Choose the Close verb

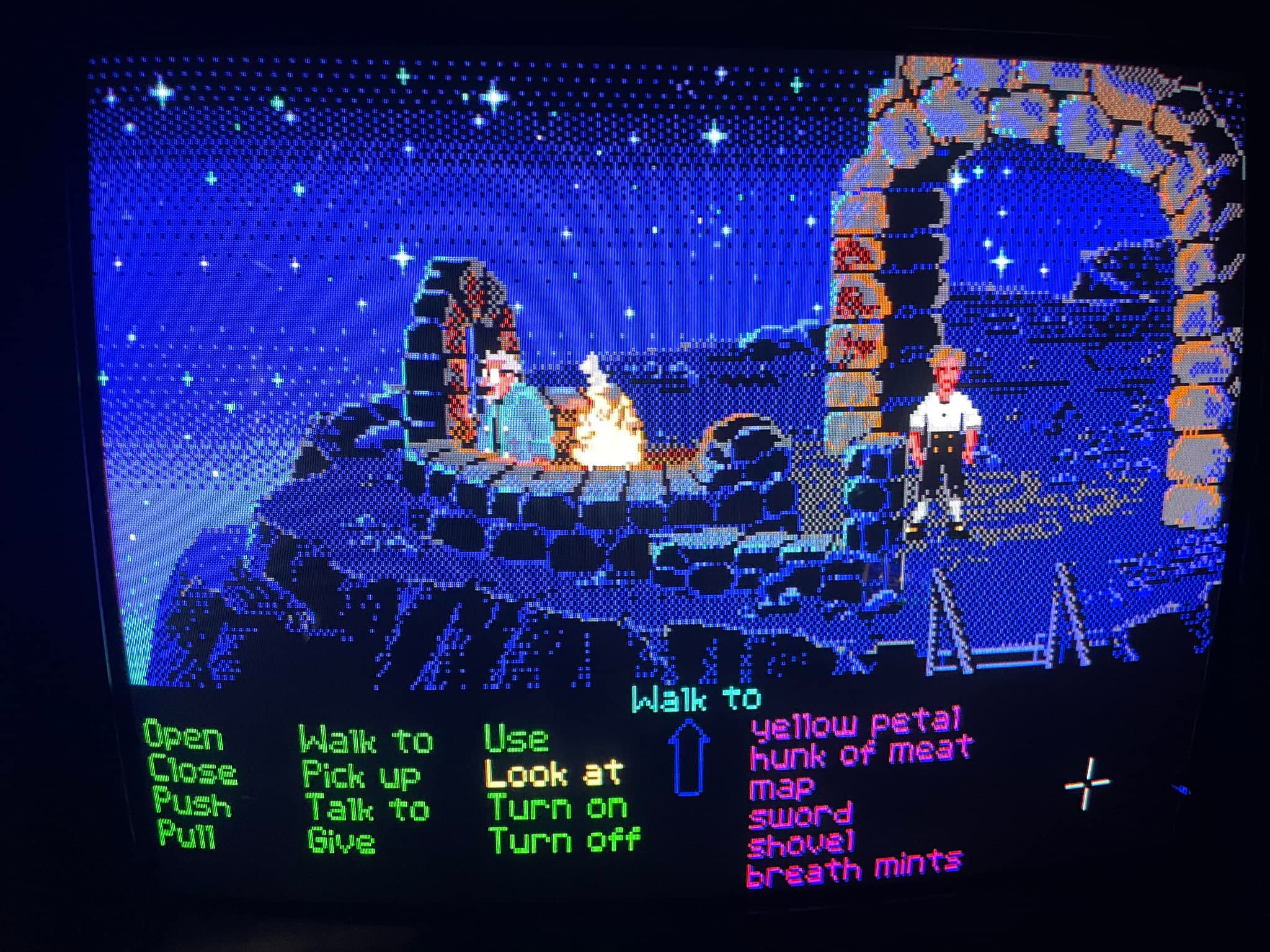192,771
